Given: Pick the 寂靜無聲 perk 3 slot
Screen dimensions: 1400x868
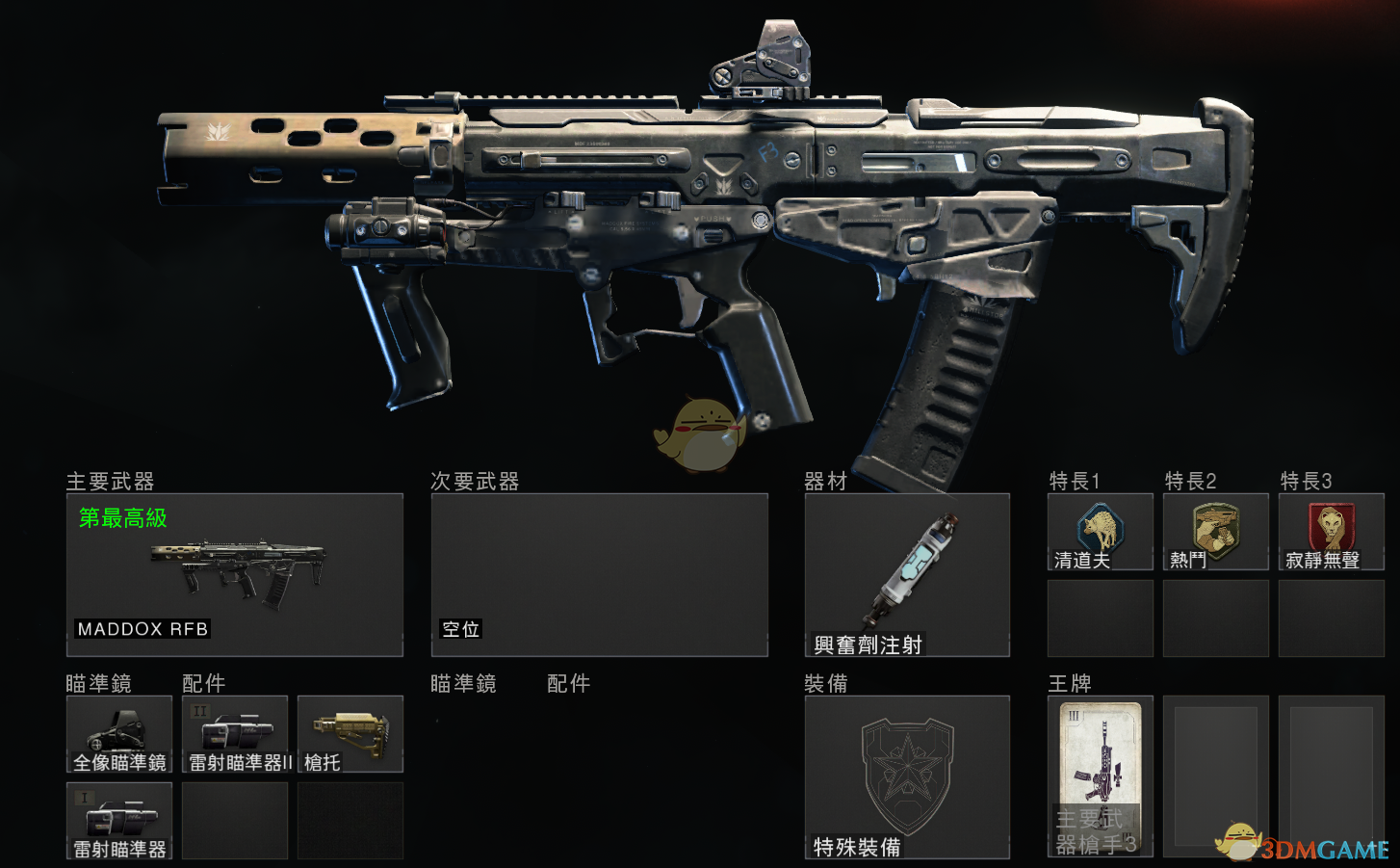Looking at the screenshot, I should [x=1332, y=532].
